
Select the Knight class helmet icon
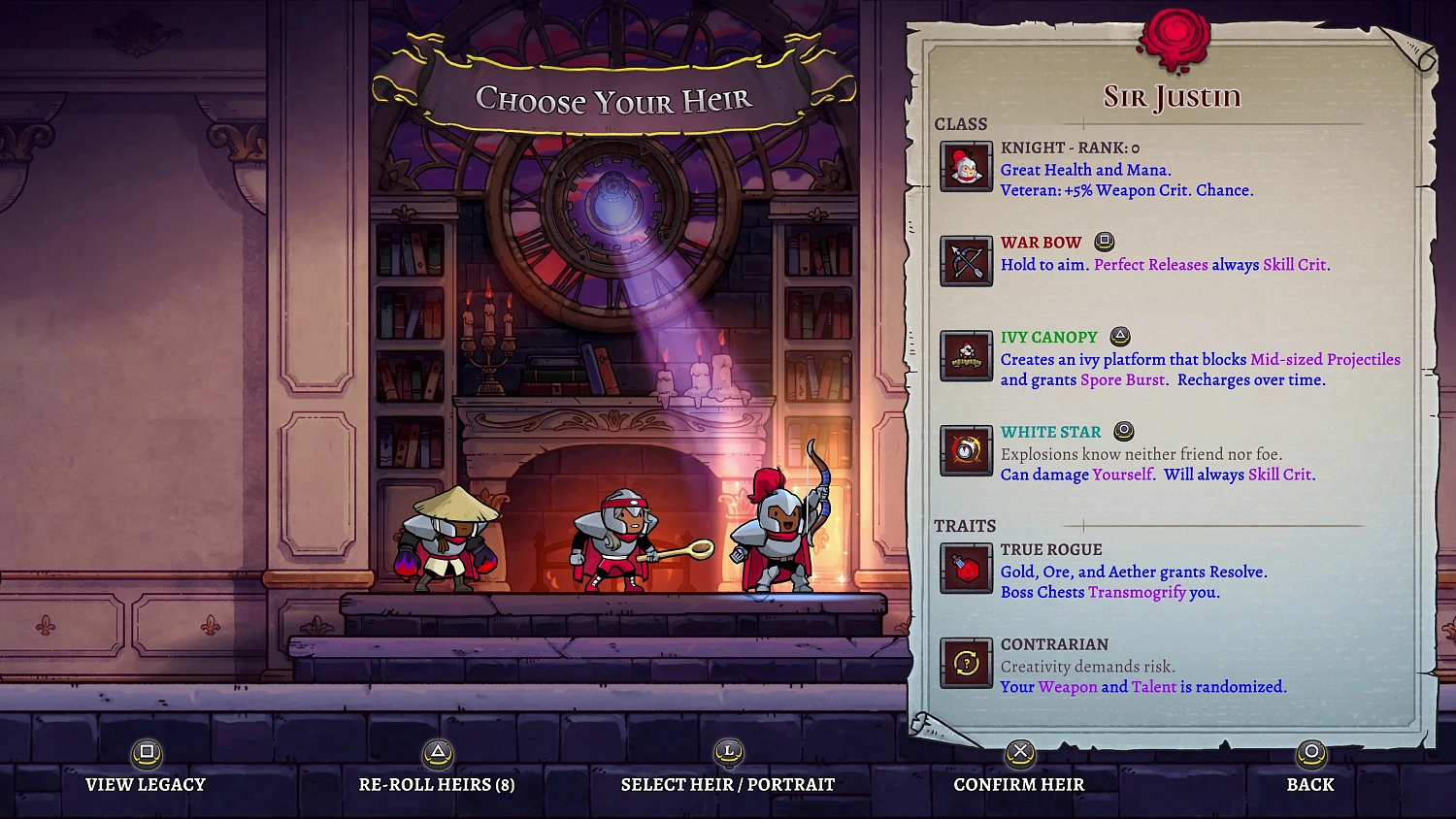[x=966, y=165]
